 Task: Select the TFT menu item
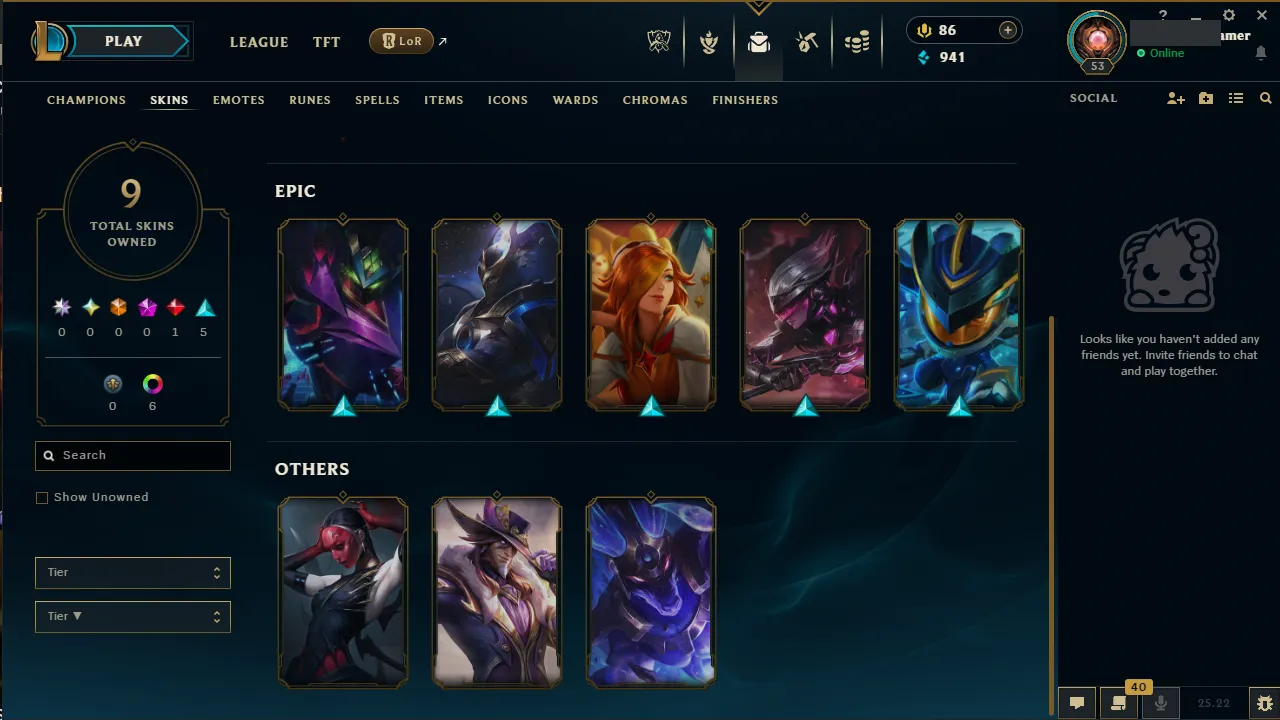326,42
